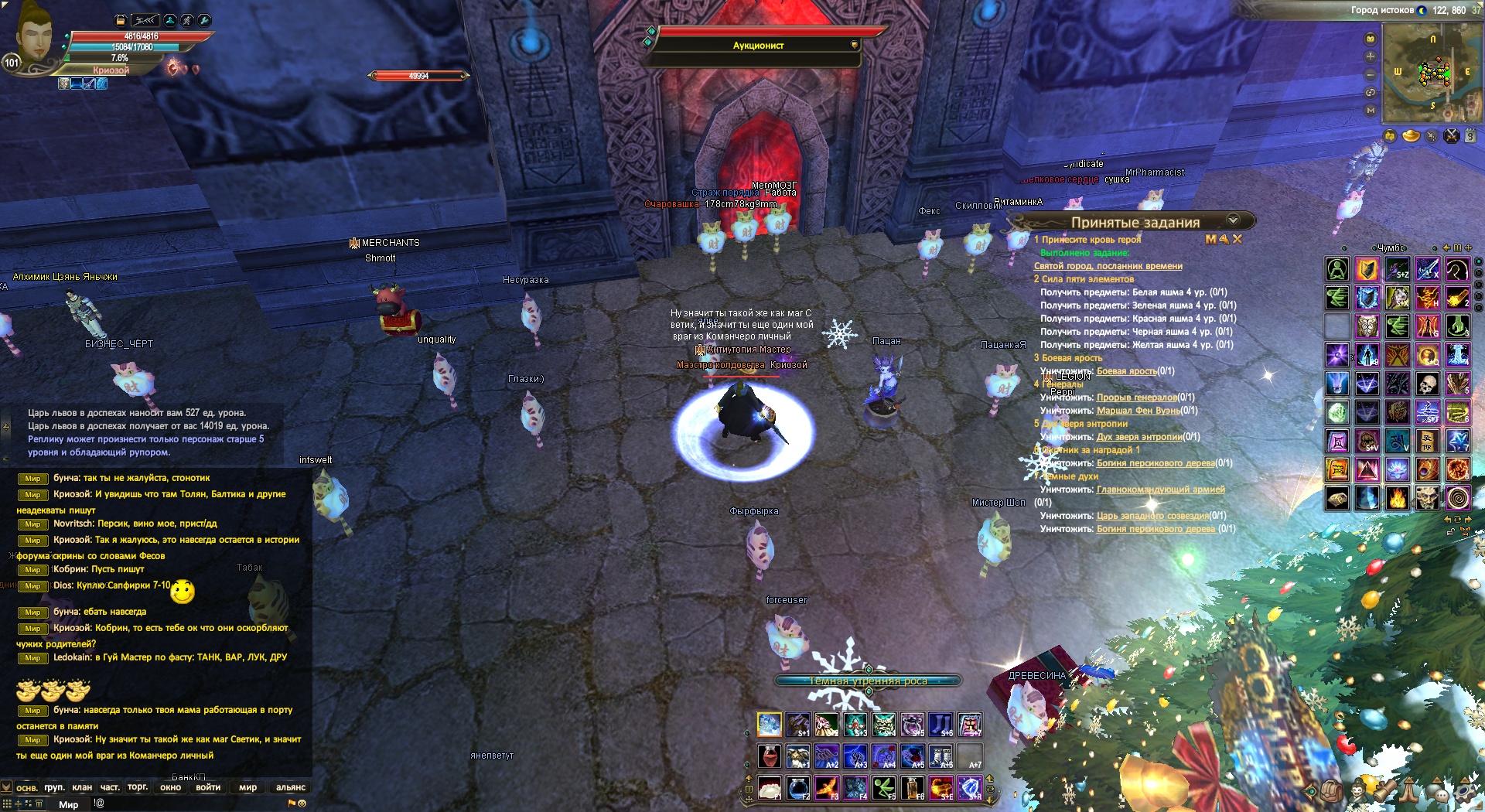Click the minimap zoom-out minus button

[1371, 74]
